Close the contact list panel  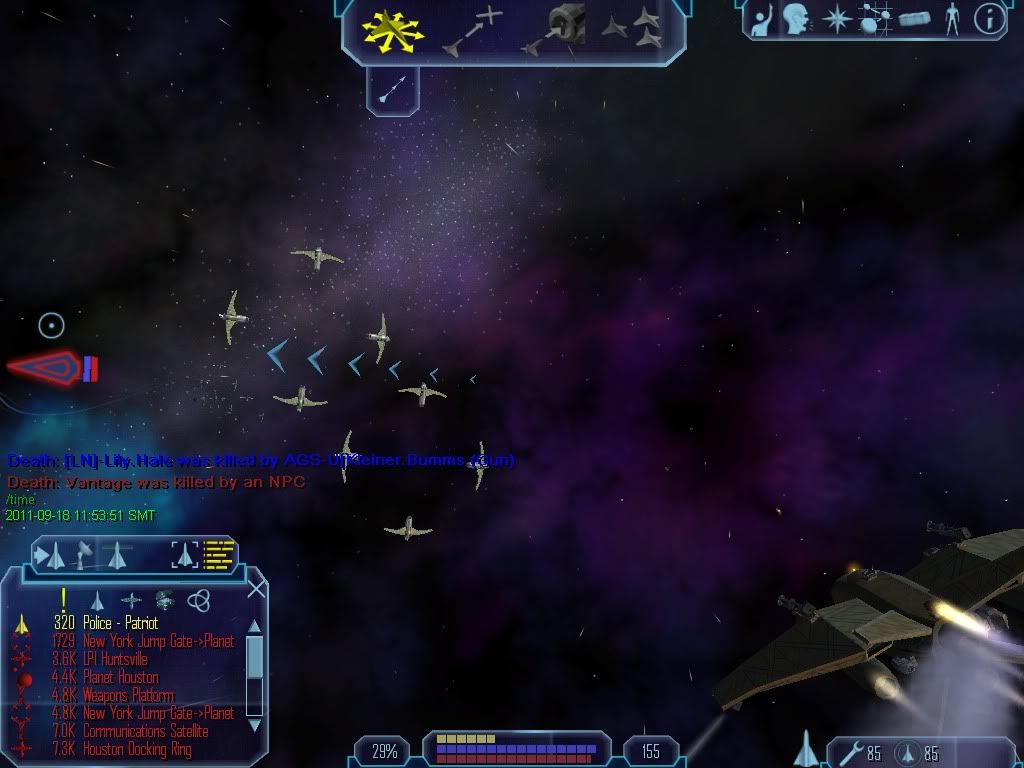(256, 589)
